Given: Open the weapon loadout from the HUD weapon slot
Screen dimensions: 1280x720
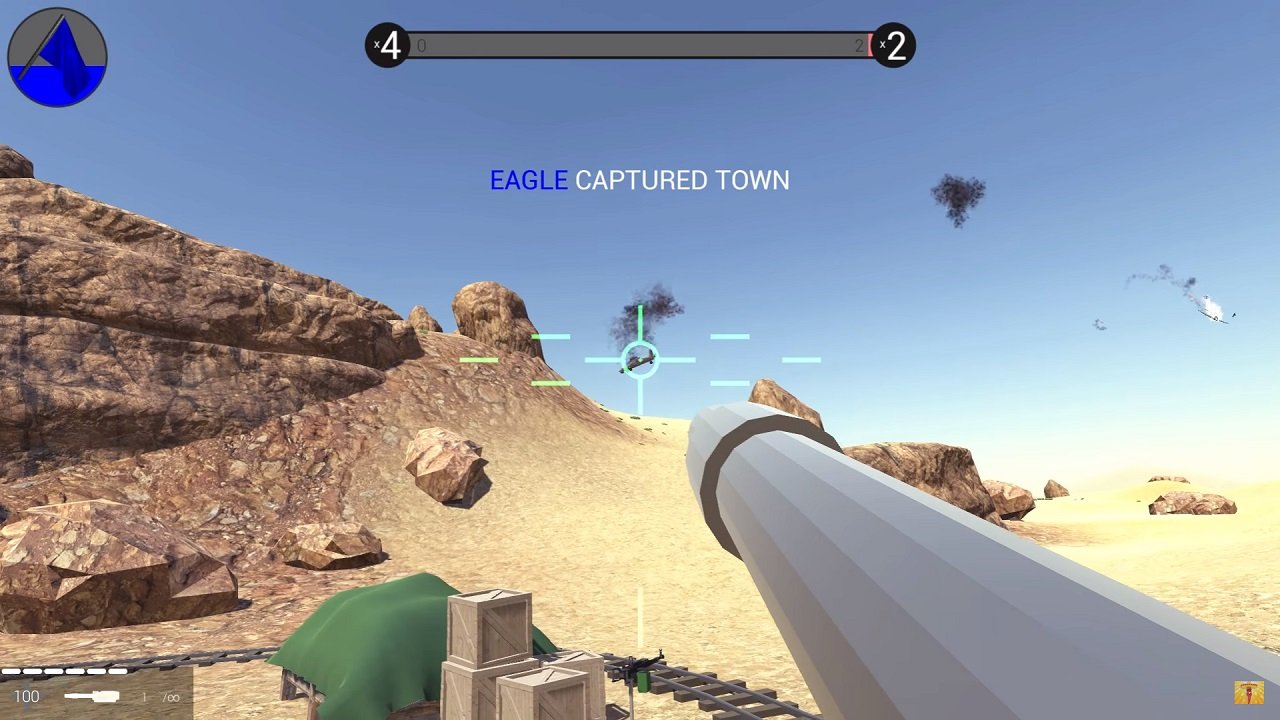Looking at the screenshot, I should [91, 696].
